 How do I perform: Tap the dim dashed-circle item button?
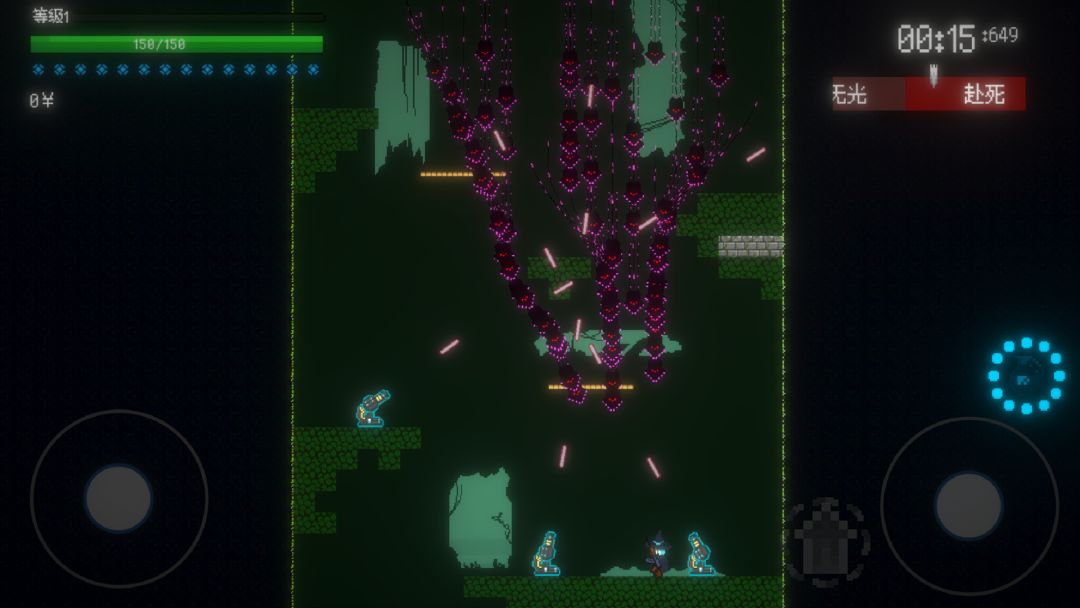(827, 542)
